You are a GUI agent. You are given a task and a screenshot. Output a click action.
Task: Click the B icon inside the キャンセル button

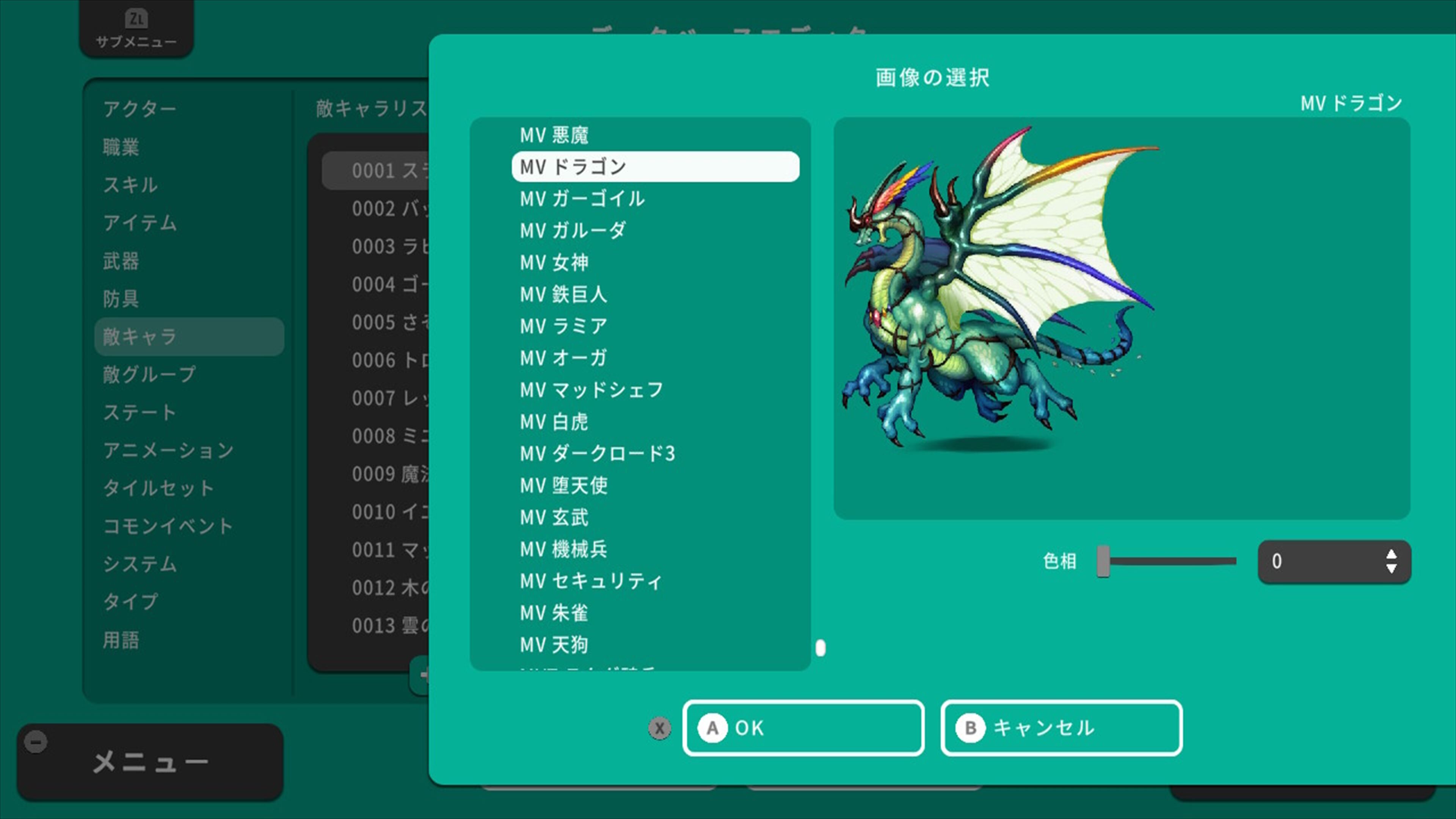point(971,728)
